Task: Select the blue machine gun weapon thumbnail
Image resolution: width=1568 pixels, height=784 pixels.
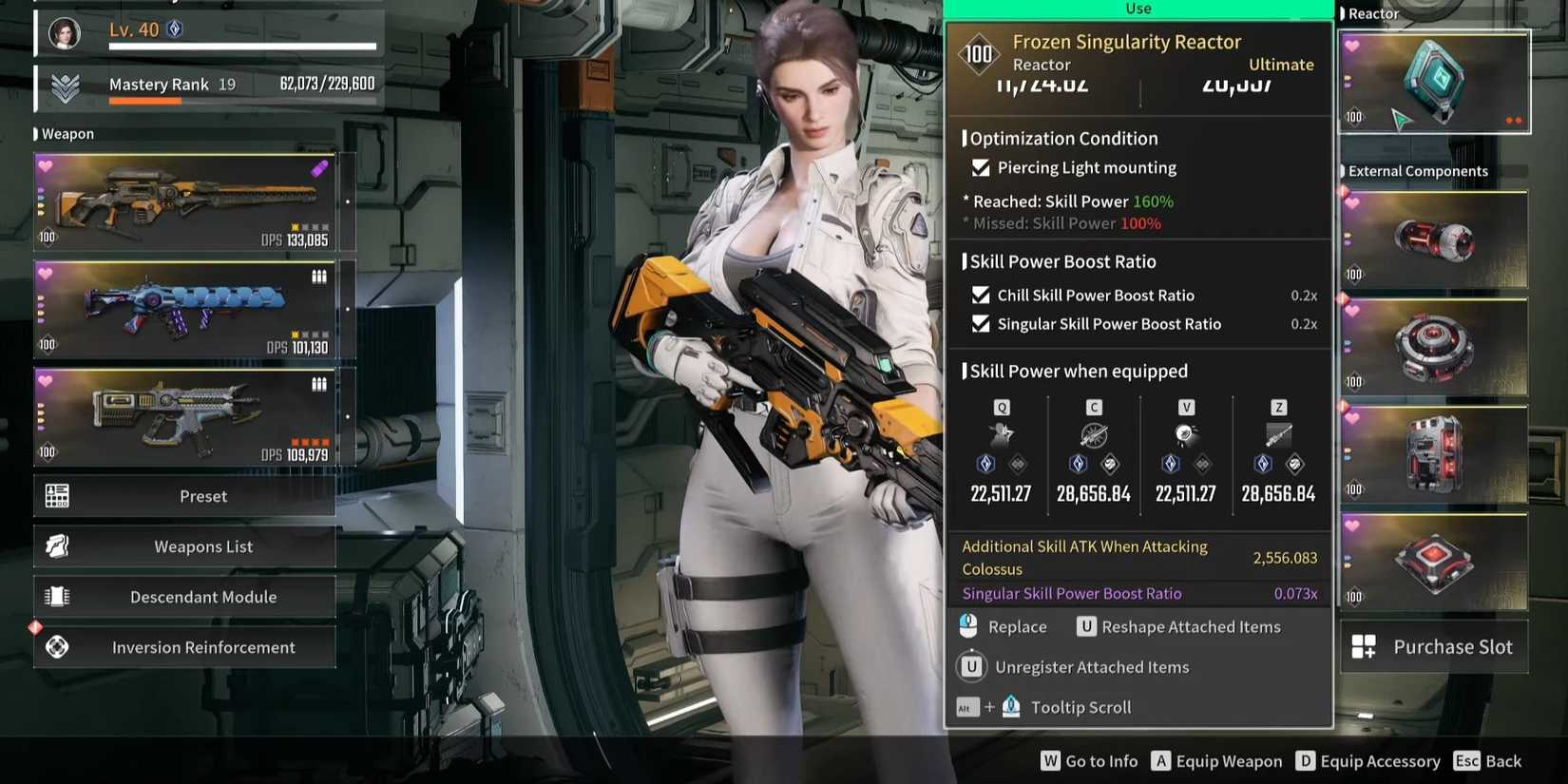Action: [x=185, y=309]
